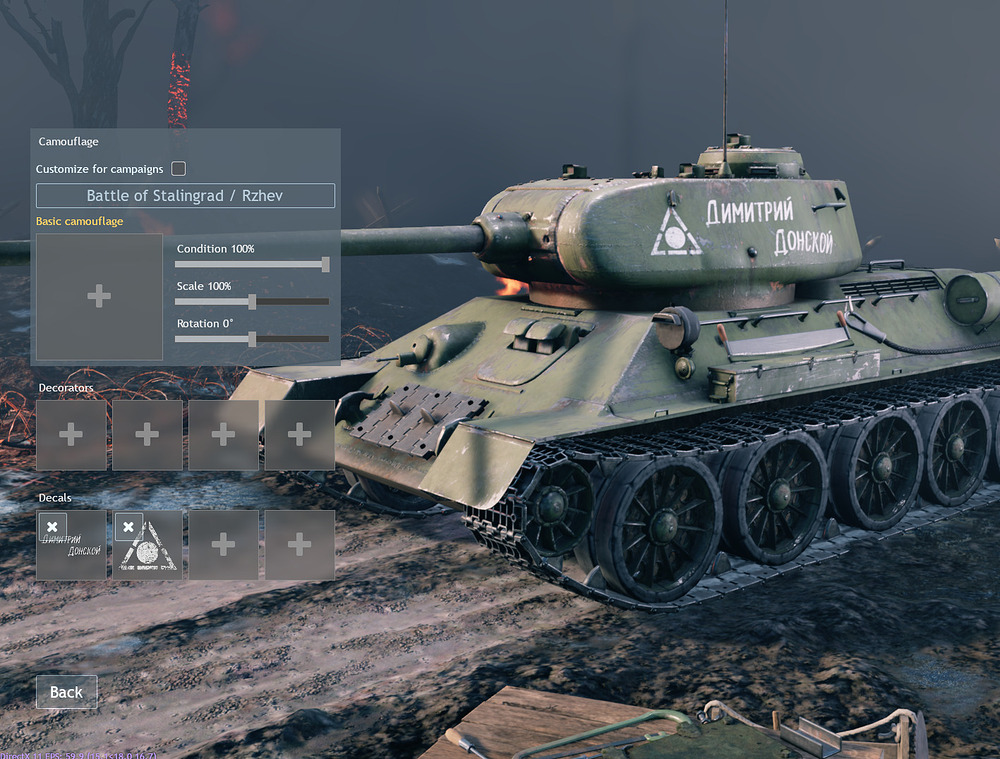
Task: Remove the triangle emblem decal
Action: point(128,526)
